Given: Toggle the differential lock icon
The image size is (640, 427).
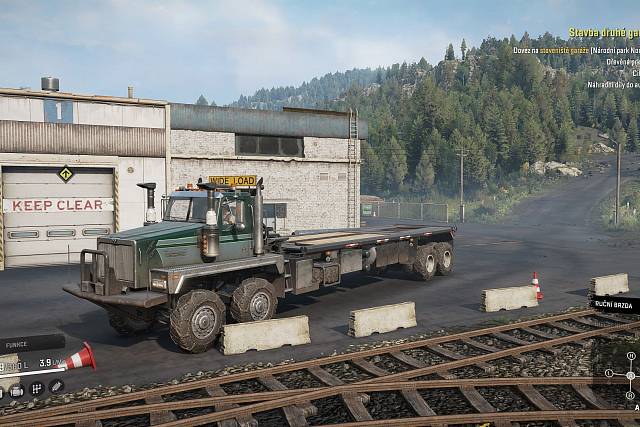Looking at the screenshot, I should 36,389.
